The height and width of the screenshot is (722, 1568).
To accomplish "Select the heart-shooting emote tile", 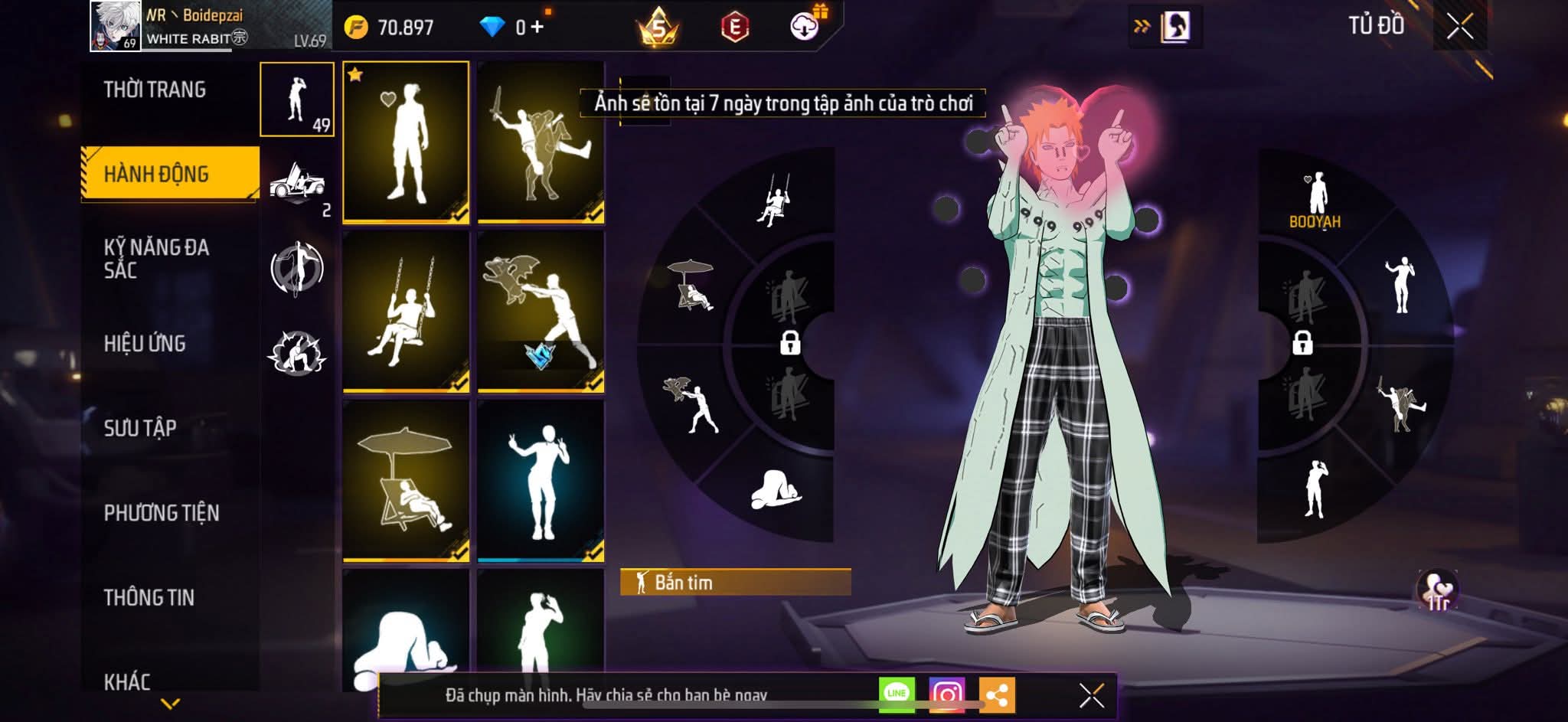I will point(406,142).
